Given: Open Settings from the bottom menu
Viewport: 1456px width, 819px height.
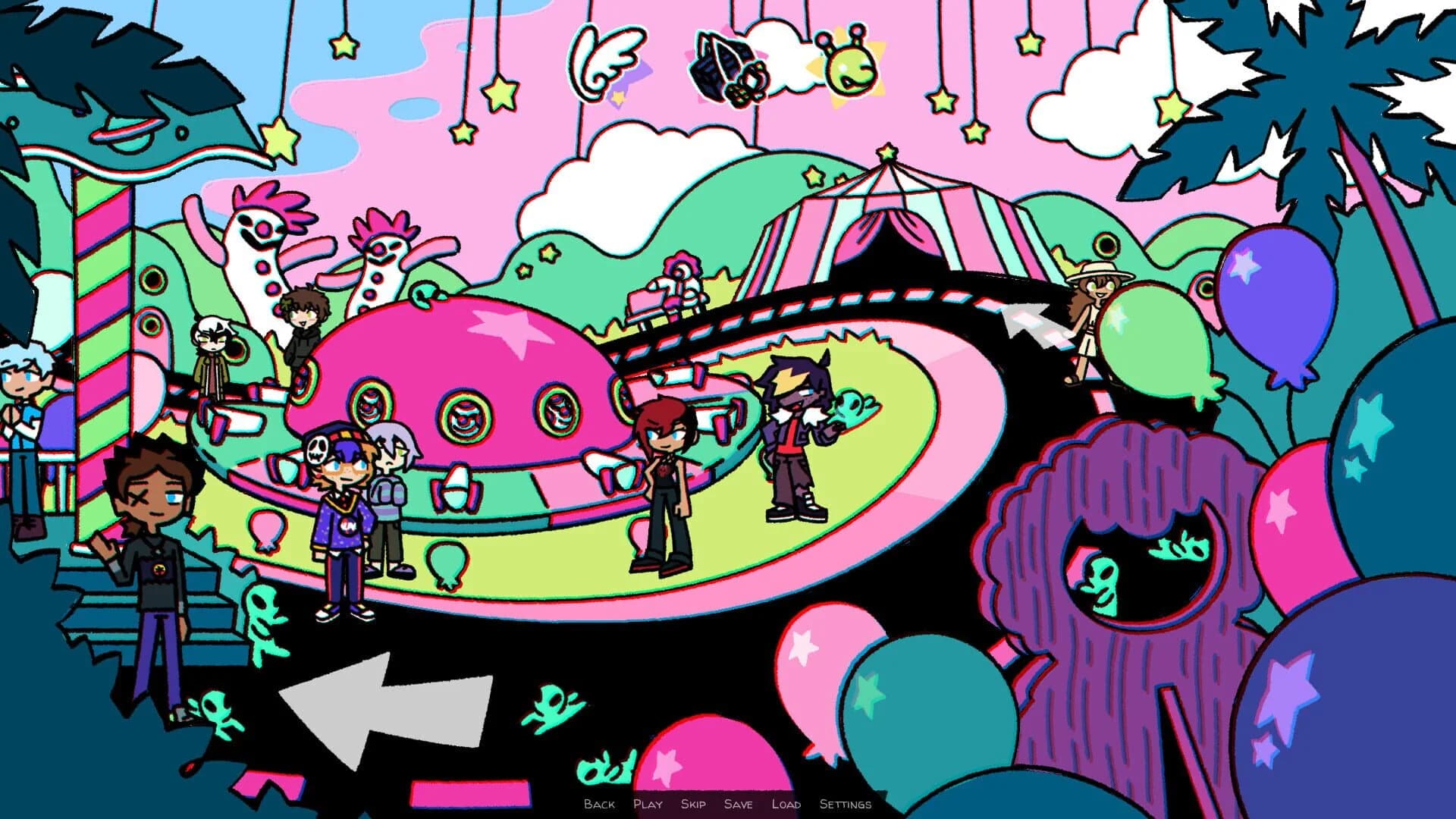Looking at the screenshot, I should point(844,805).
